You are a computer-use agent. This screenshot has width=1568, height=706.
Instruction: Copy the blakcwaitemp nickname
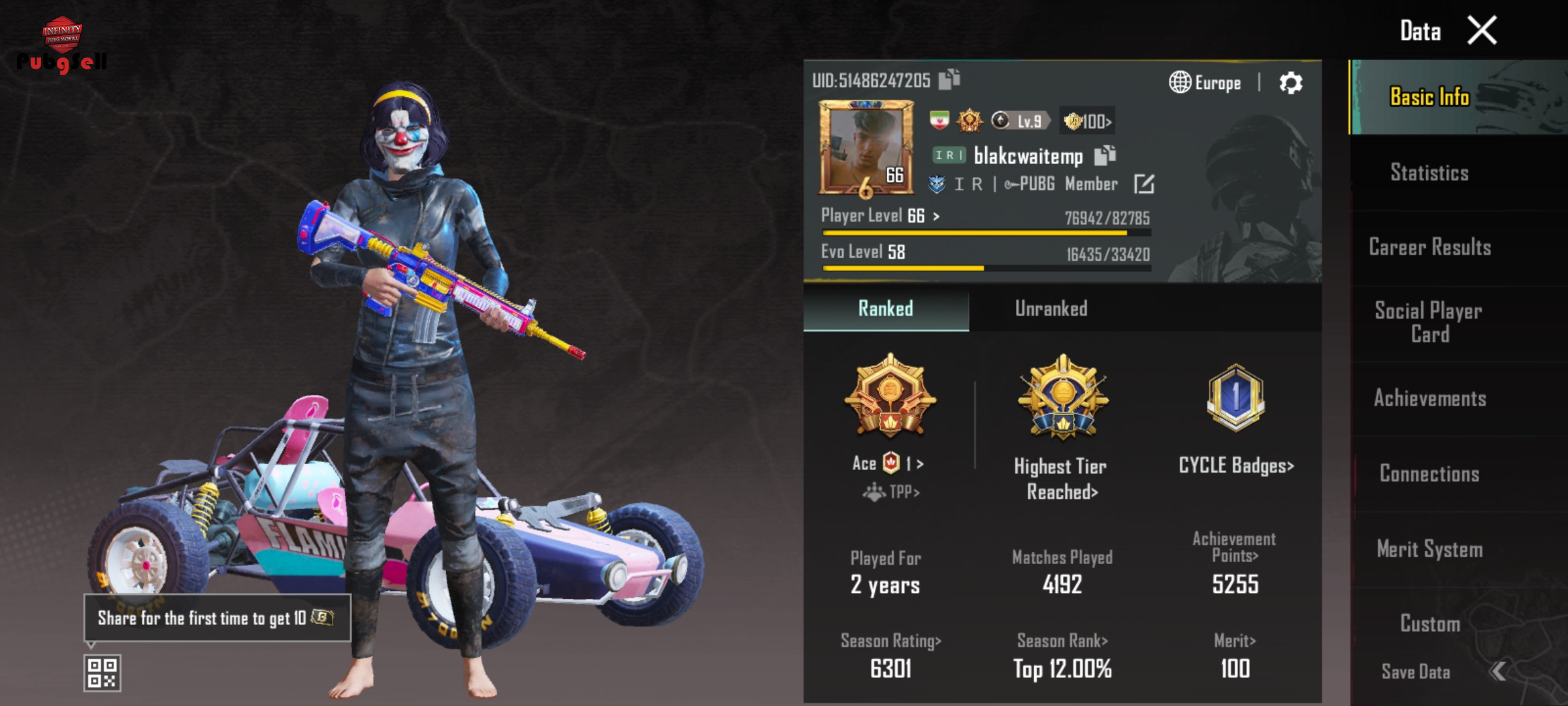point(1105,155)
